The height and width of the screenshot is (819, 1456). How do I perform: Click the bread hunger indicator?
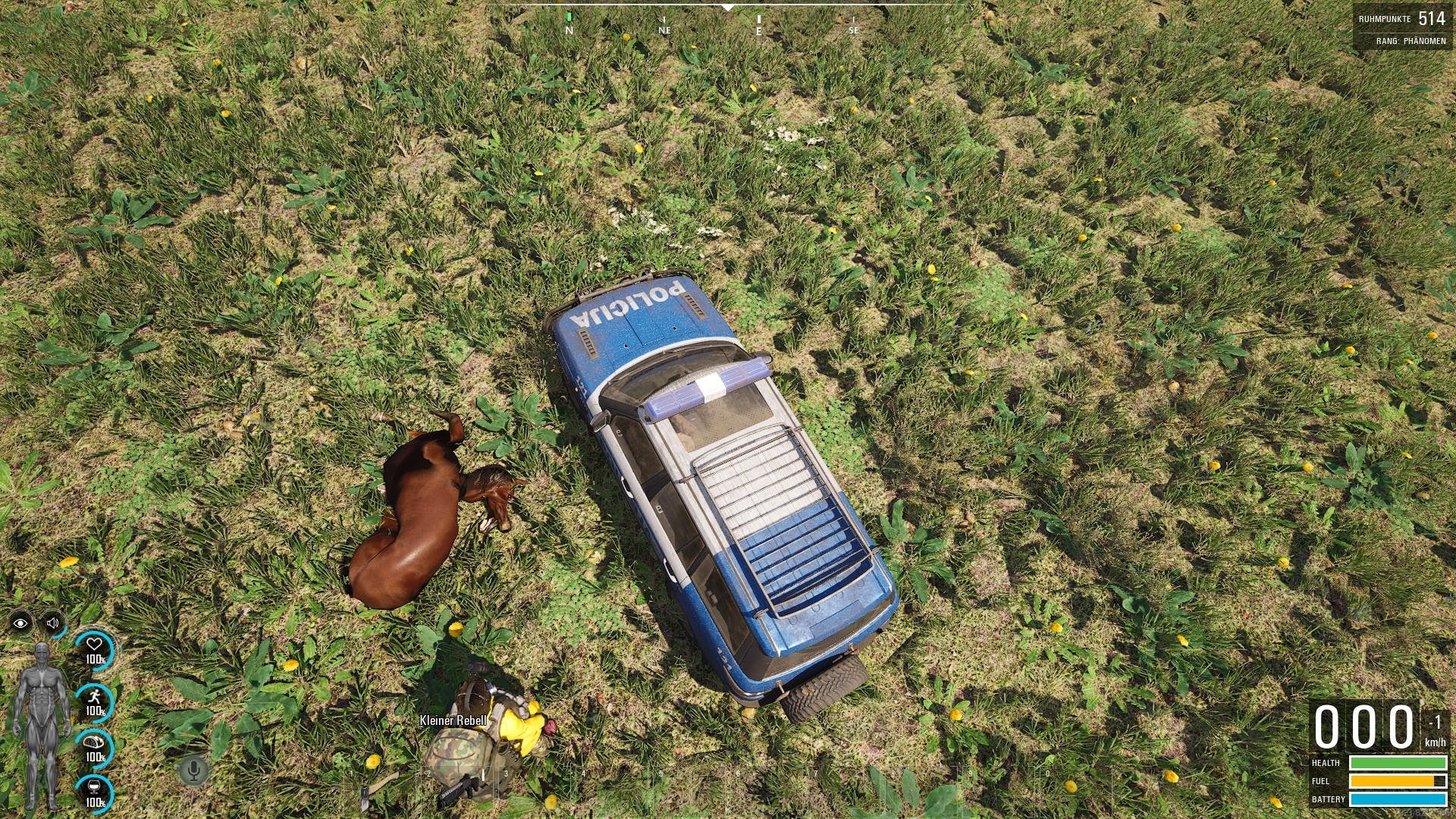click(x=95, y=748)
